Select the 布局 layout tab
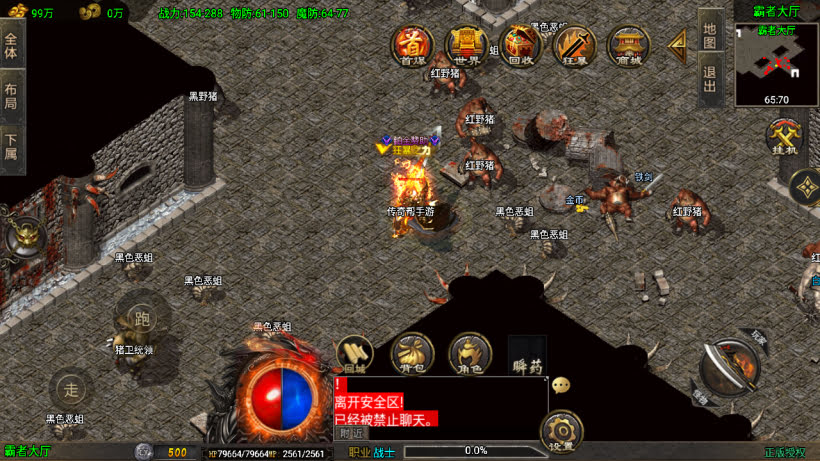Viewport: 820px width, 461px height. [x=11, y=95]
